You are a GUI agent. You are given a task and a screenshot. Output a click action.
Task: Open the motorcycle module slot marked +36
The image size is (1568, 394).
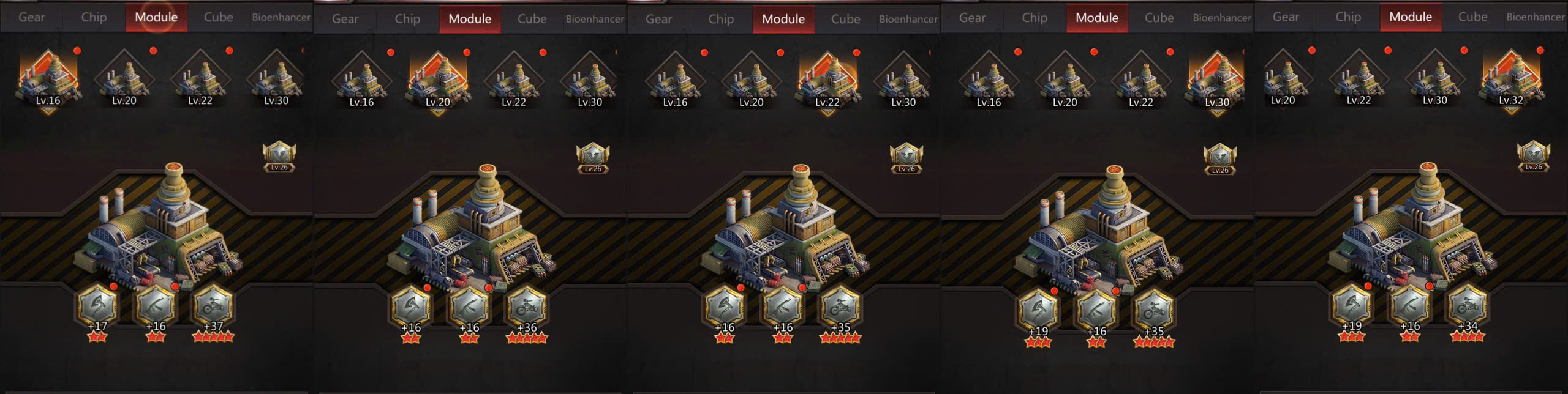pyautogui.click(x=527, y=308)
